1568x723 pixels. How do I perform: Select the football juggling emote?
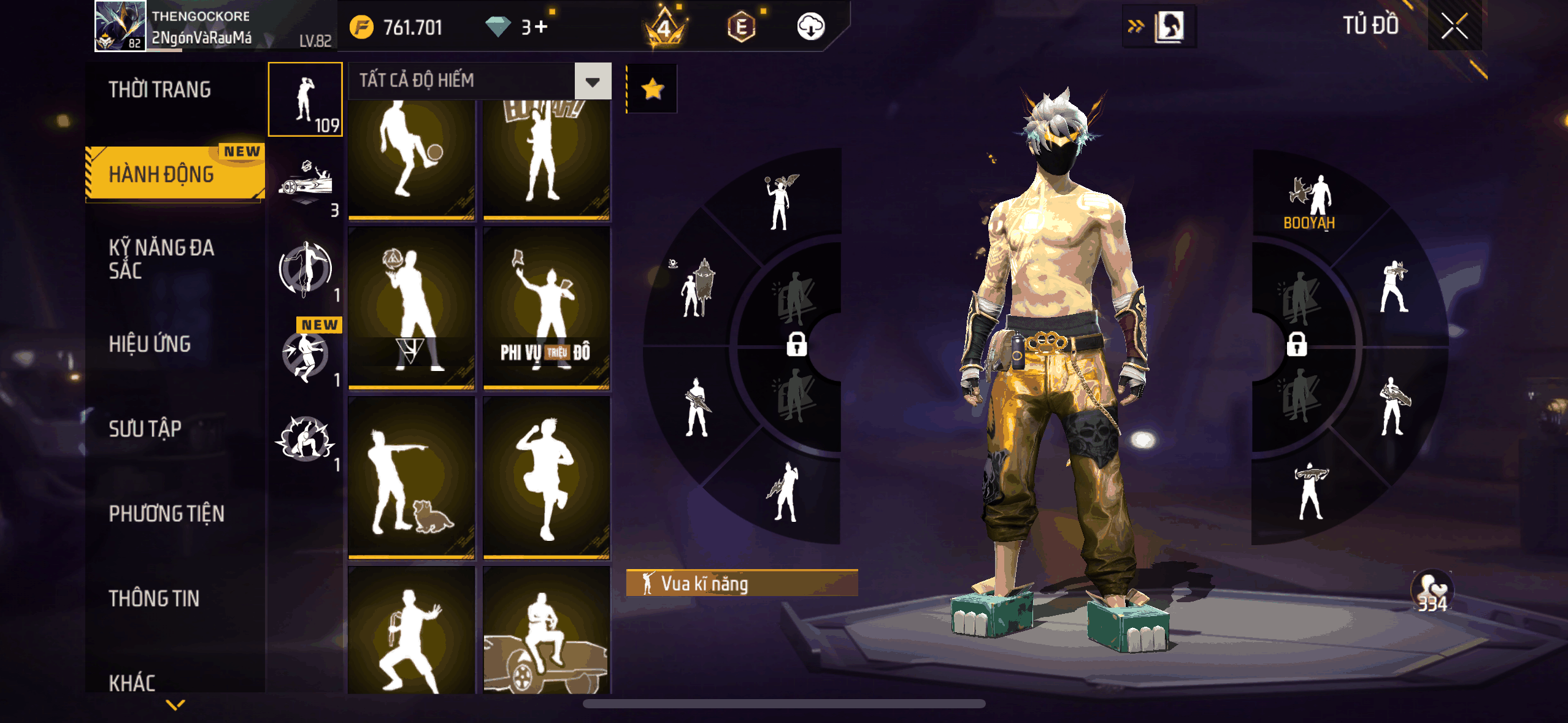pos(411,158)
